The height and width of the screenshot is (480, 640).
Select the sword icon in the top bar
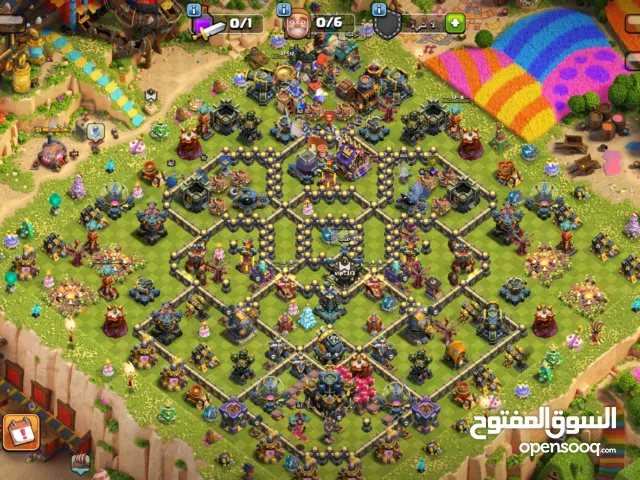coord(208,28)
